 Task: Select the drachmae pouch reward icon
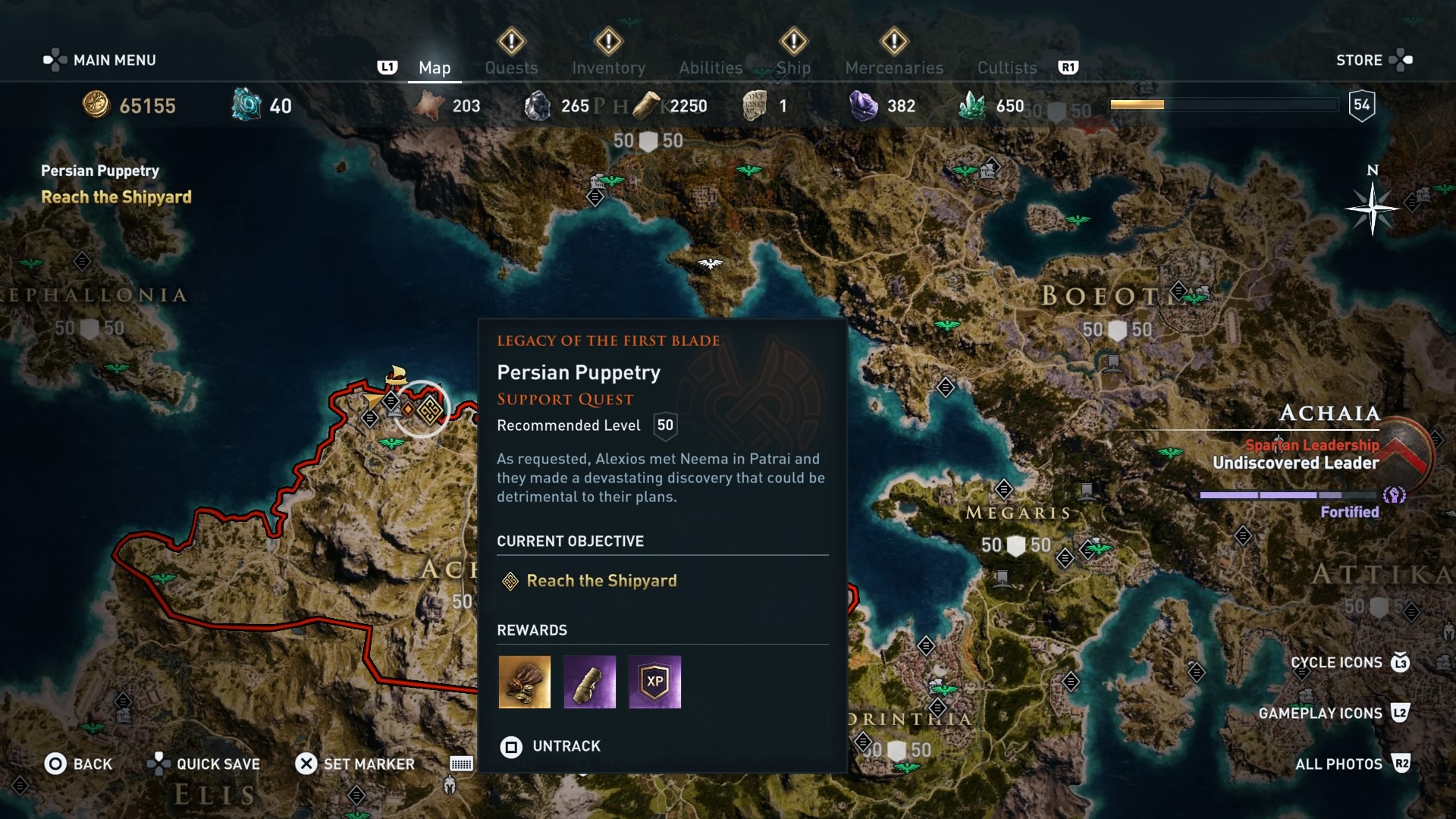tap(524, 682)
